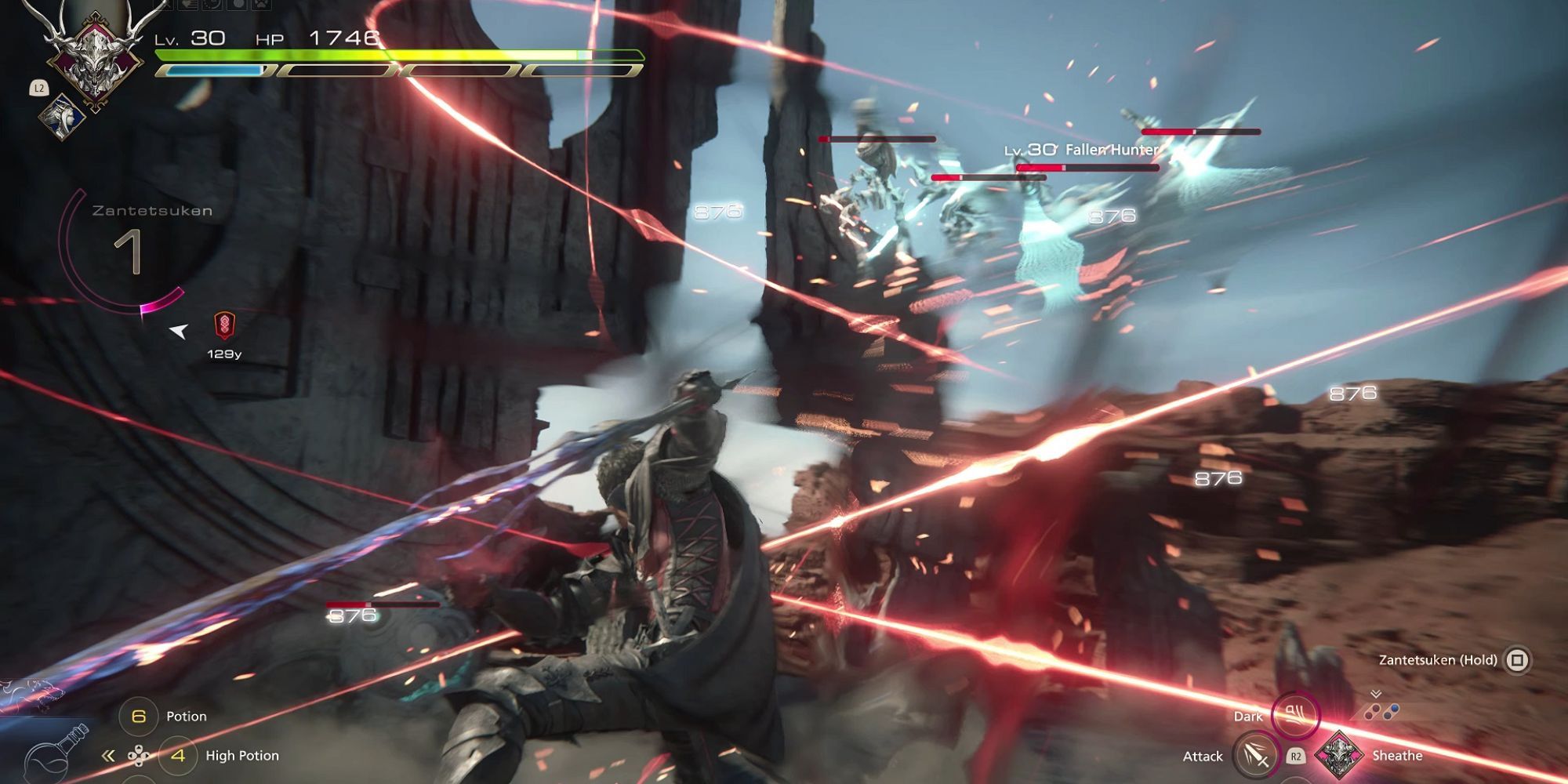Switch to the blue Shiva eikon icon
Screen dimensions: 1568x784
click(64, 117)
